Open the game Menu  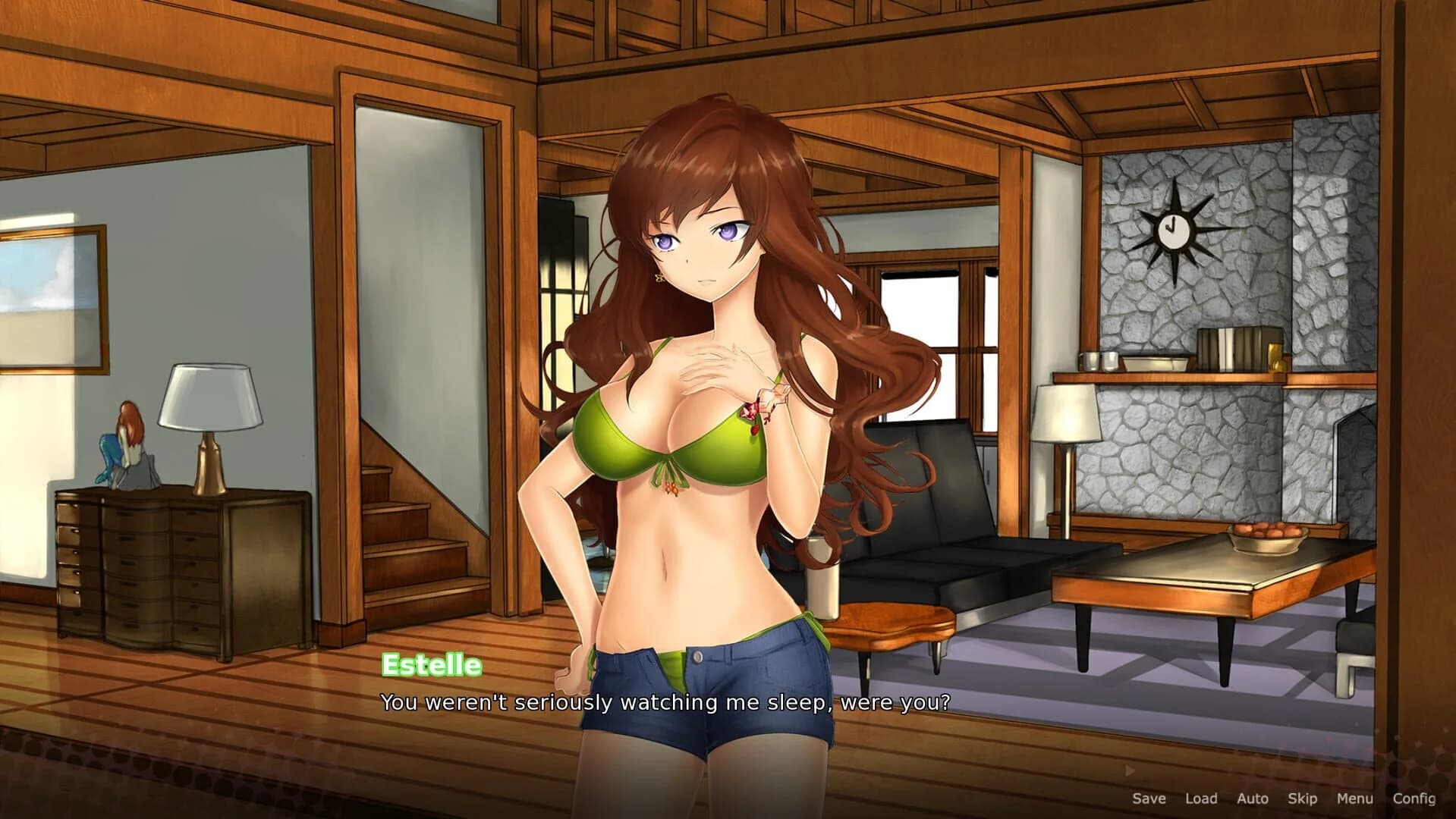pos(1358,799)
